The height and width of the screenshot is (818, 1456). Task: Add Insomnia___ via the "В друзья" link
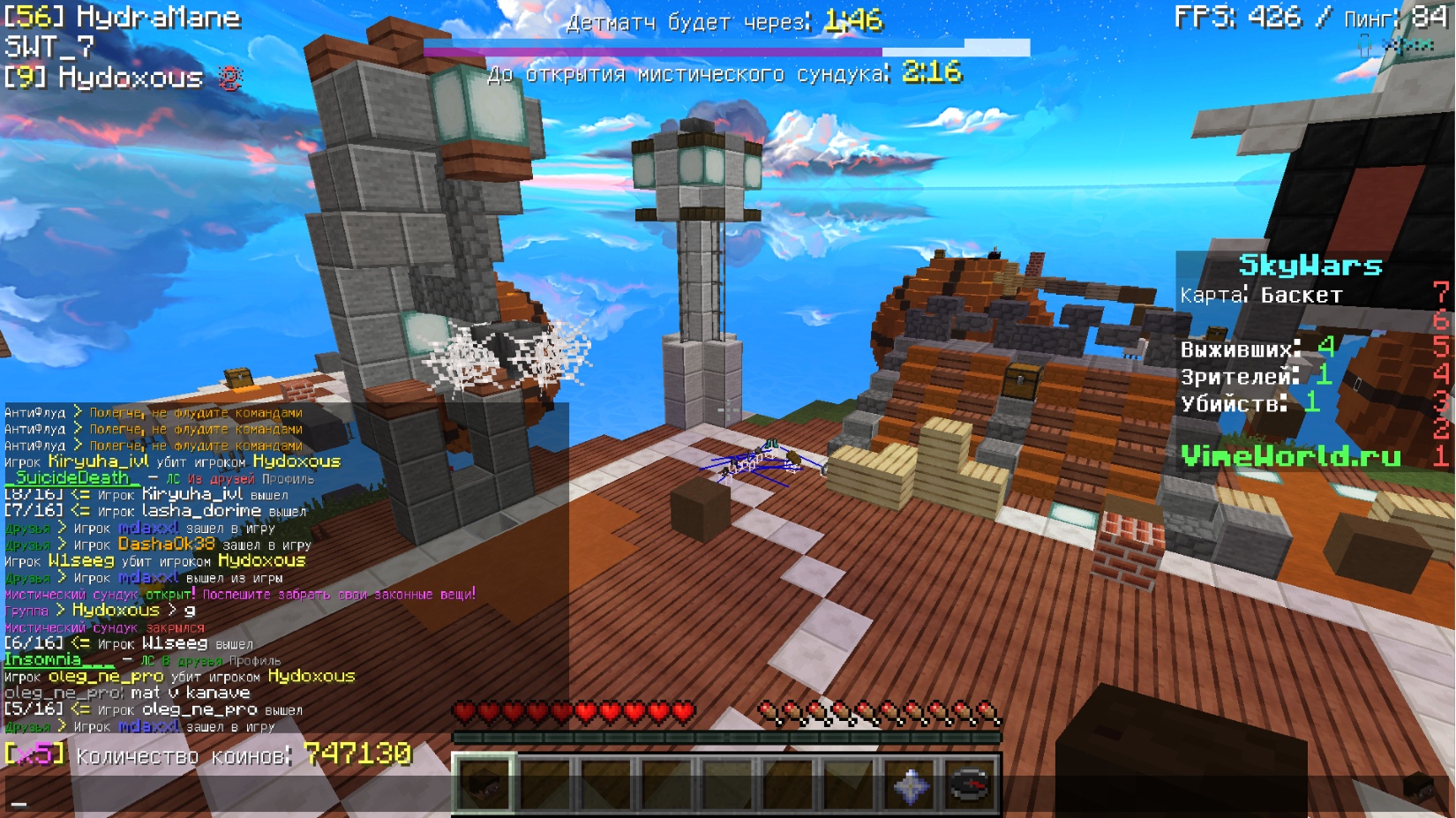[x=190, y=661]
